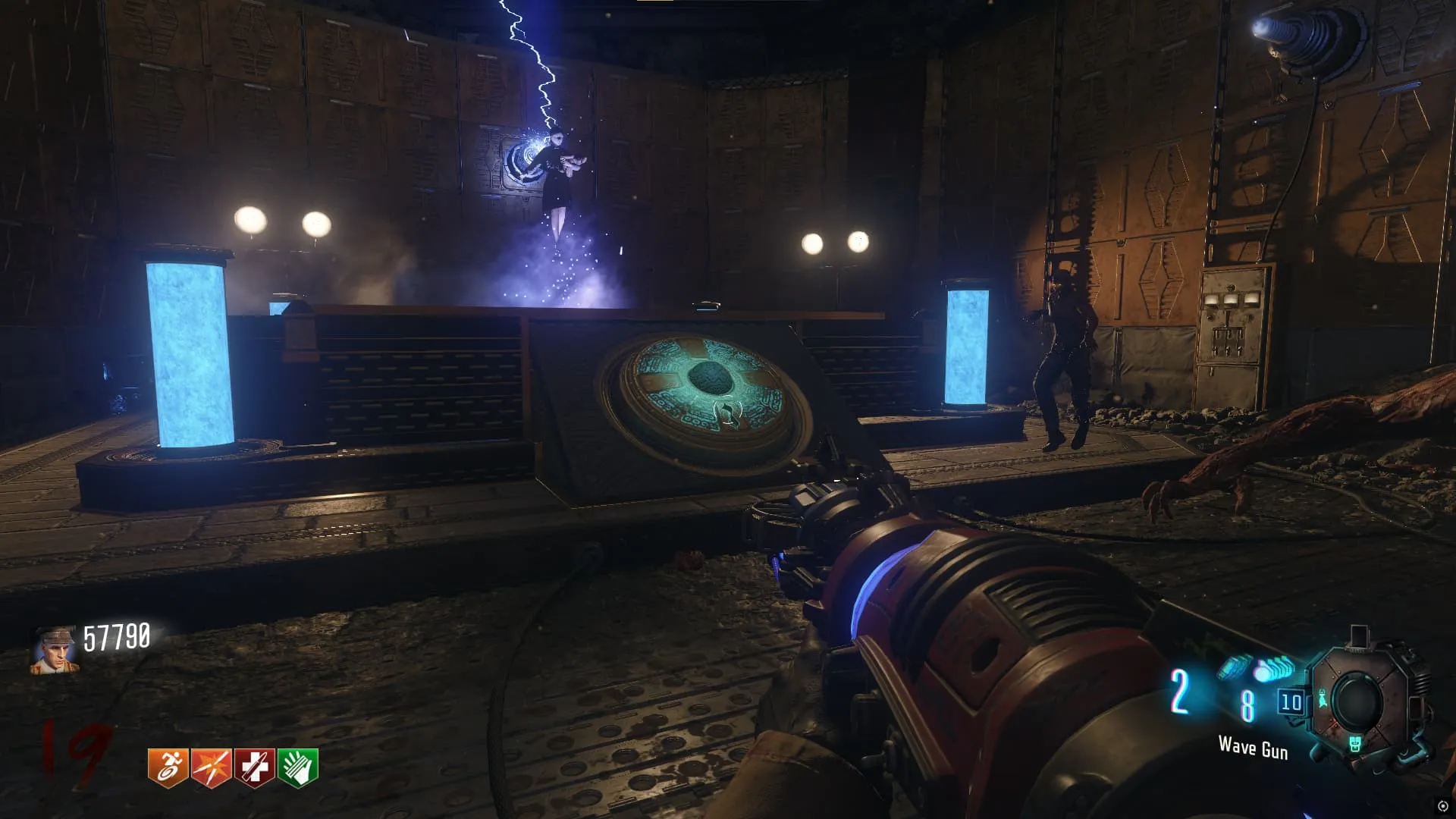This screenshot has width=1456, height=819.
Task: Click the glowing icon on the dial's left
Action: pyautogui.click(x=1323, y=698)
